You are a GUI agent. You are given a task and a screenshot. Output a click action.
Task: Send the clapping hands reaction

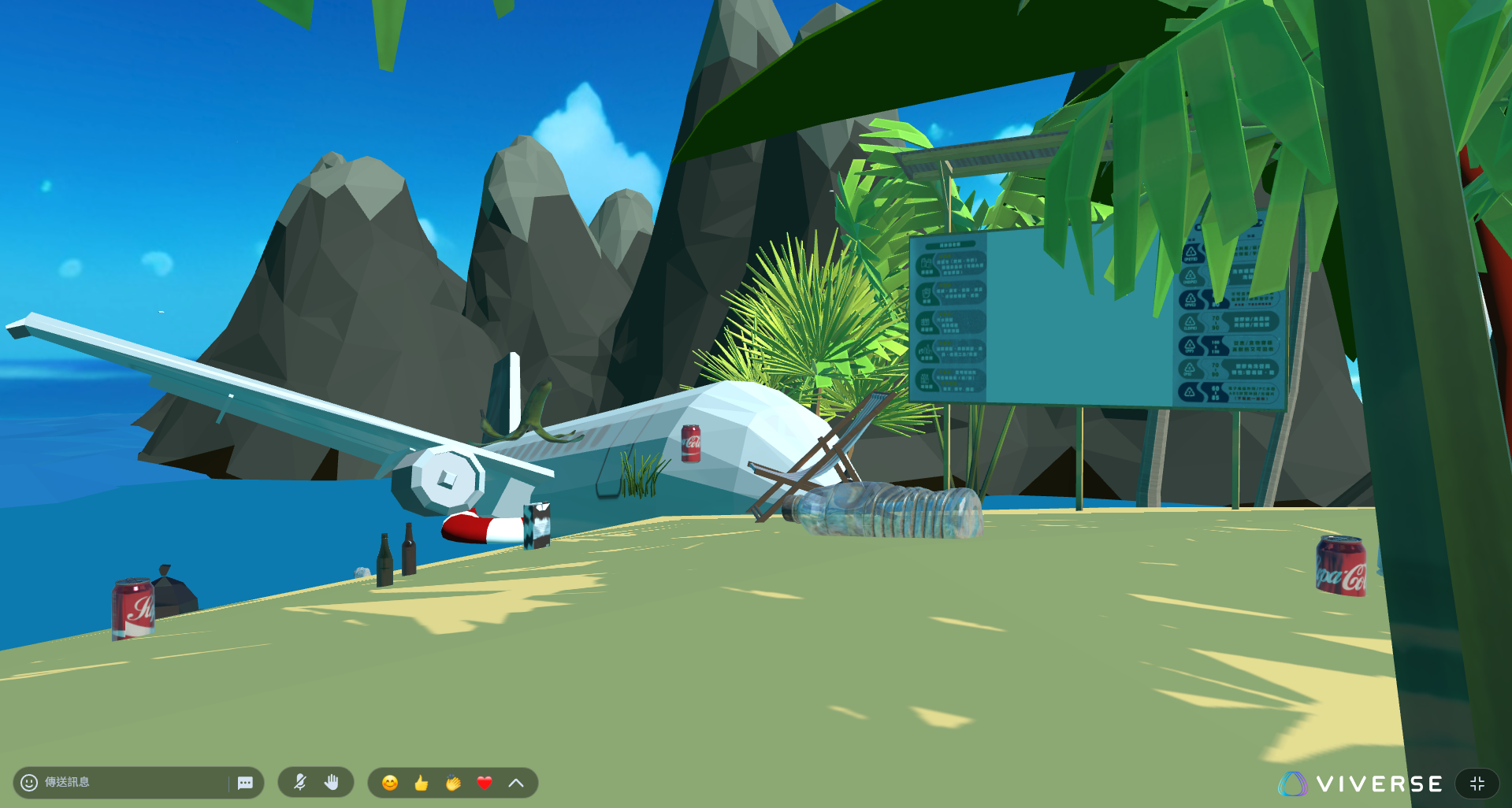click(453, 783)
